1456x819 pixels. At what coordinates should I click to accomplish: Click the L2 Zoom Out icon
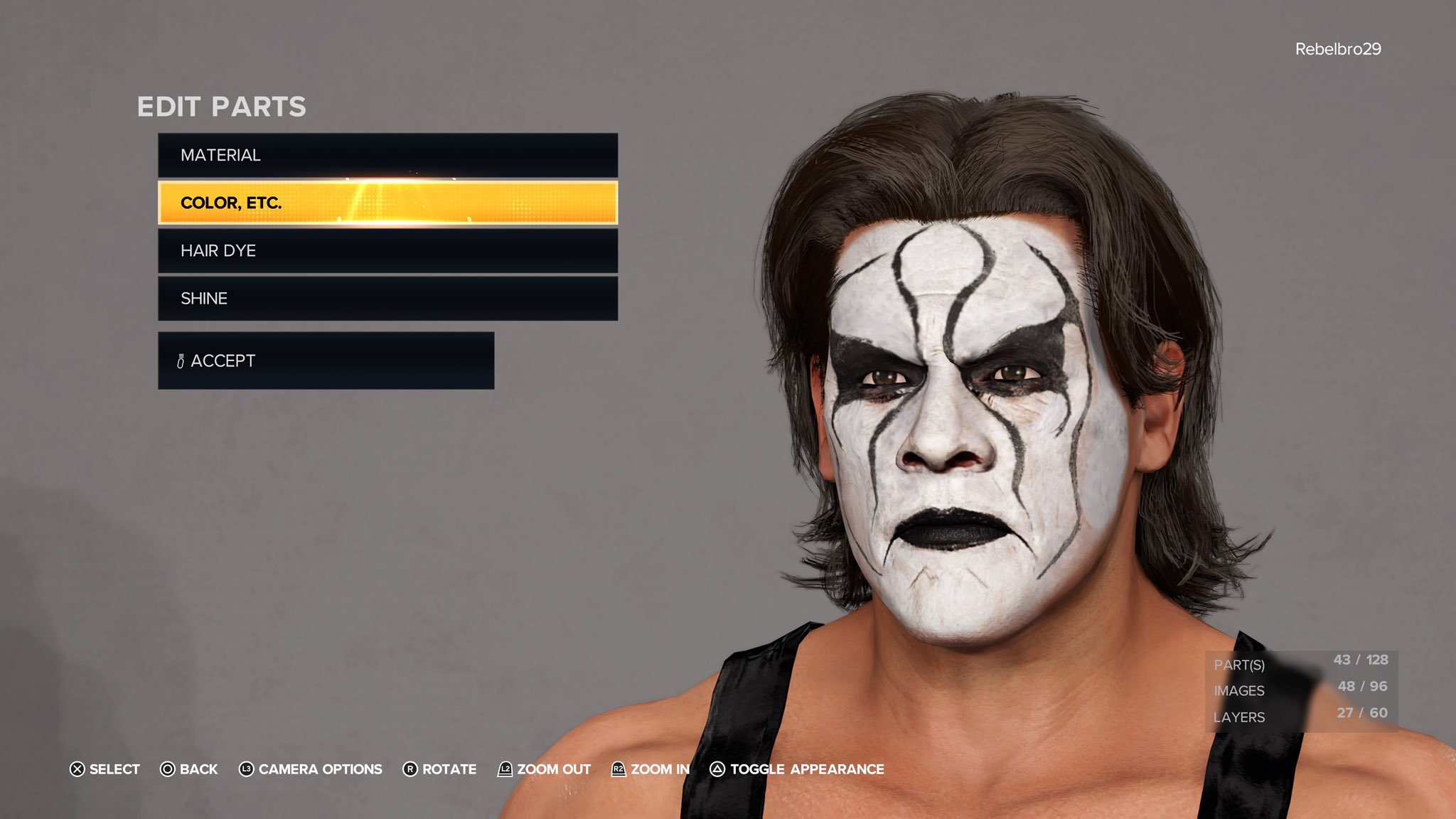(506, 769)
